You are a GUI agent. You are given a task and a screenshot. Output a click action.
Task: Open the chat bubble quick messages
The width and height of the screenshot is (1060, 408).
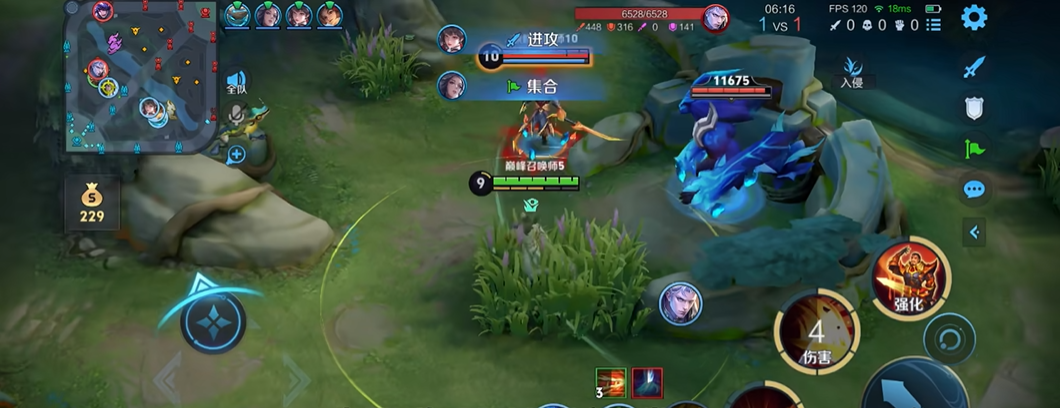[974, 189]
